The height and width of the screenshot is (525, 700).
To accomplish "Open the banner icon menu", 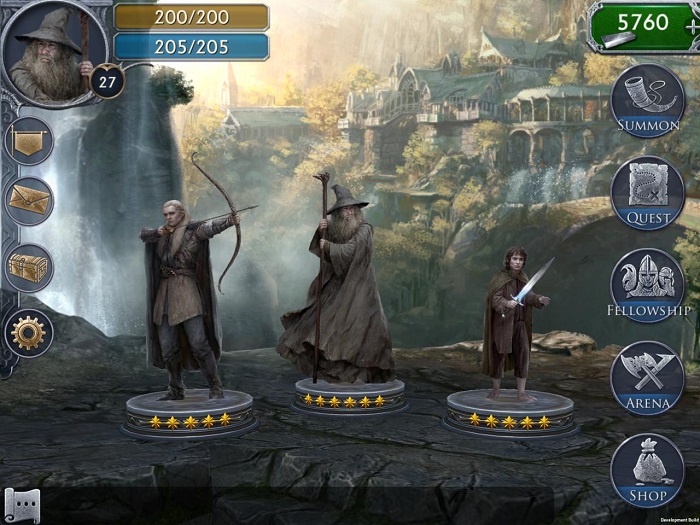I will (x=28, y=141).
